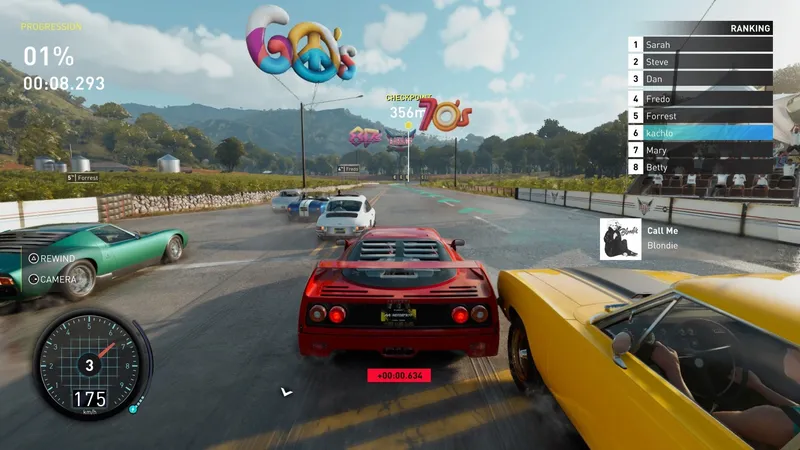Click the Blondie album art thumbnail
This screenshot has height=450, width=800.
(620, 239)
